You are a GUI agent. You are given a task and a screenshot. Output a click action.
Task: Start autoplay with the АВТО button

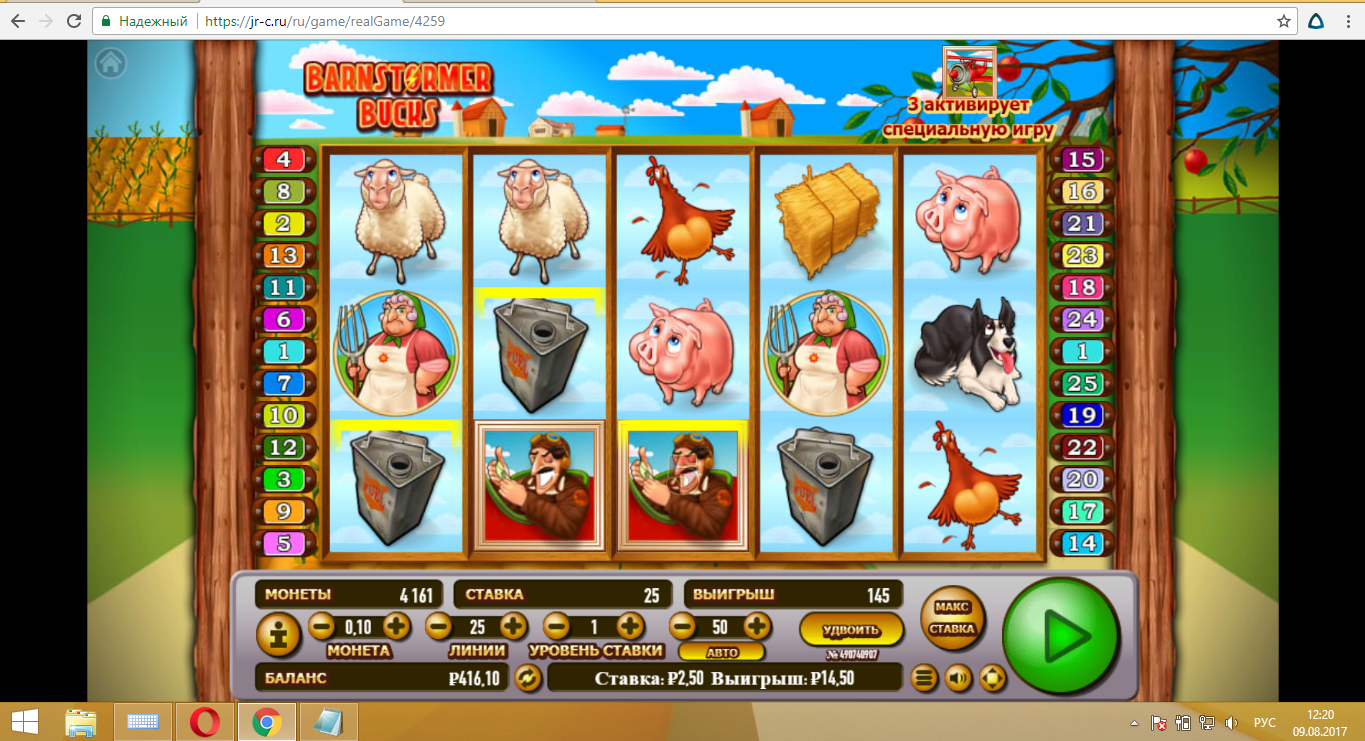tap(722, 652)
